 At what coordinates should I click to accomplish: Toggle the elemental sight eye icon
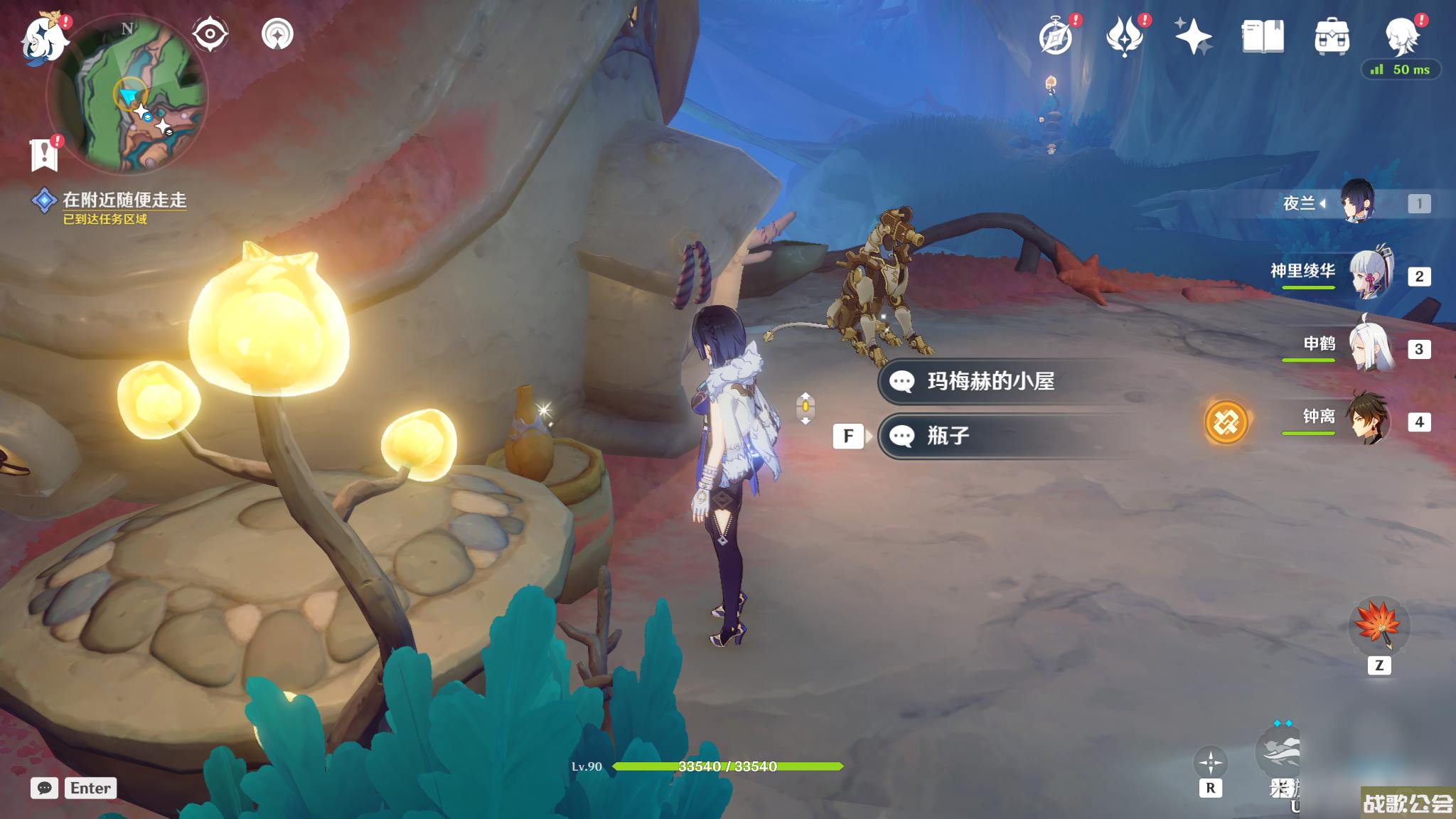[x=210, y=34]
